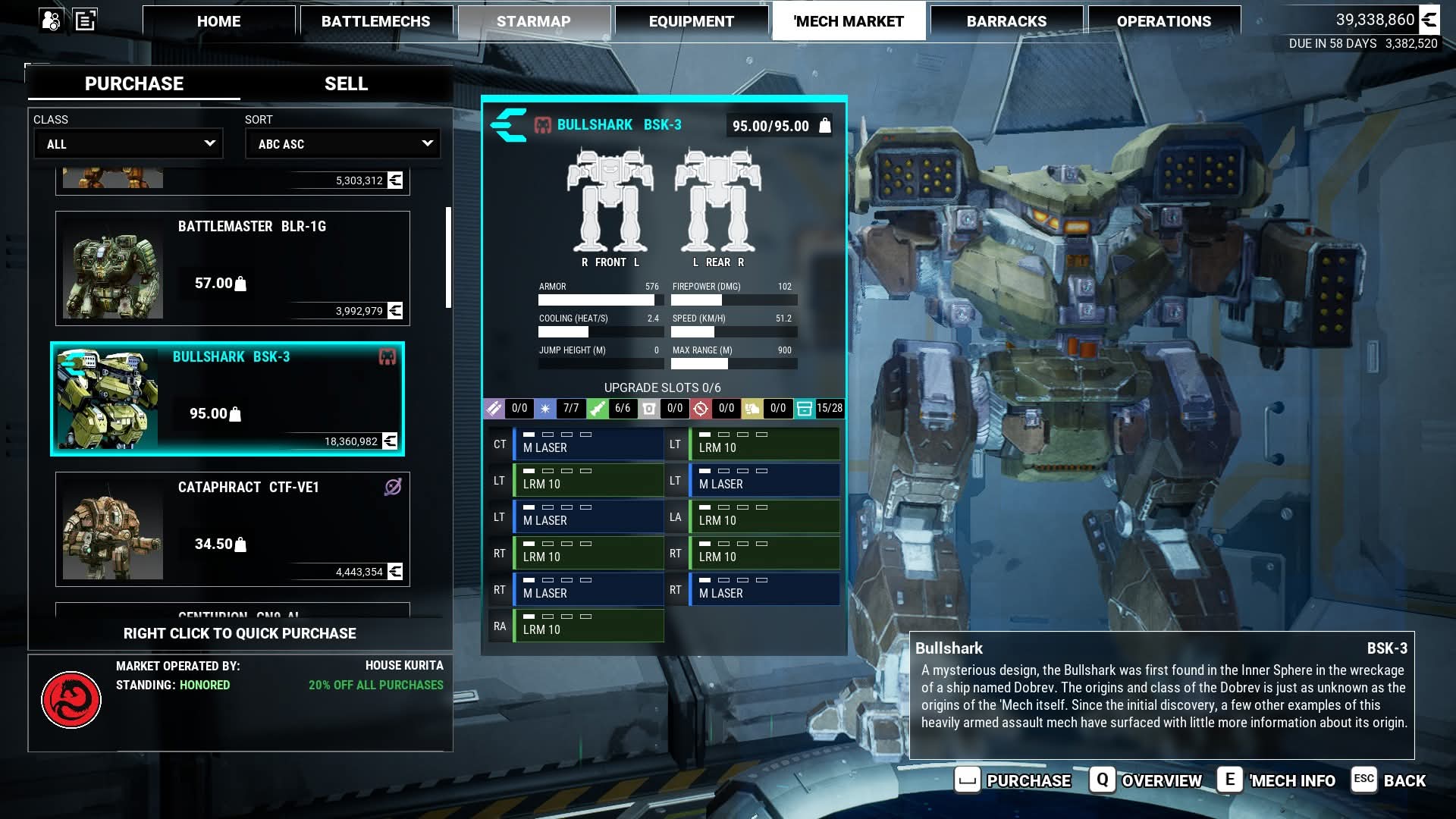Switch to the BattleMechs tab

click(376, 21)
